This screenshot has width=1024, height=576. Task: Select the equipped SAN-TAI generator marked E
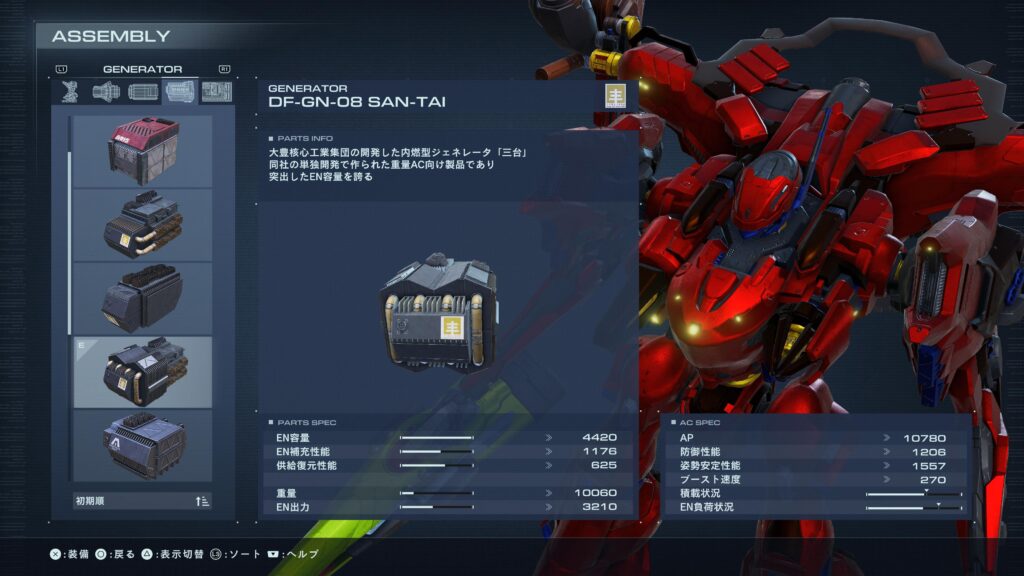point(142,371)
